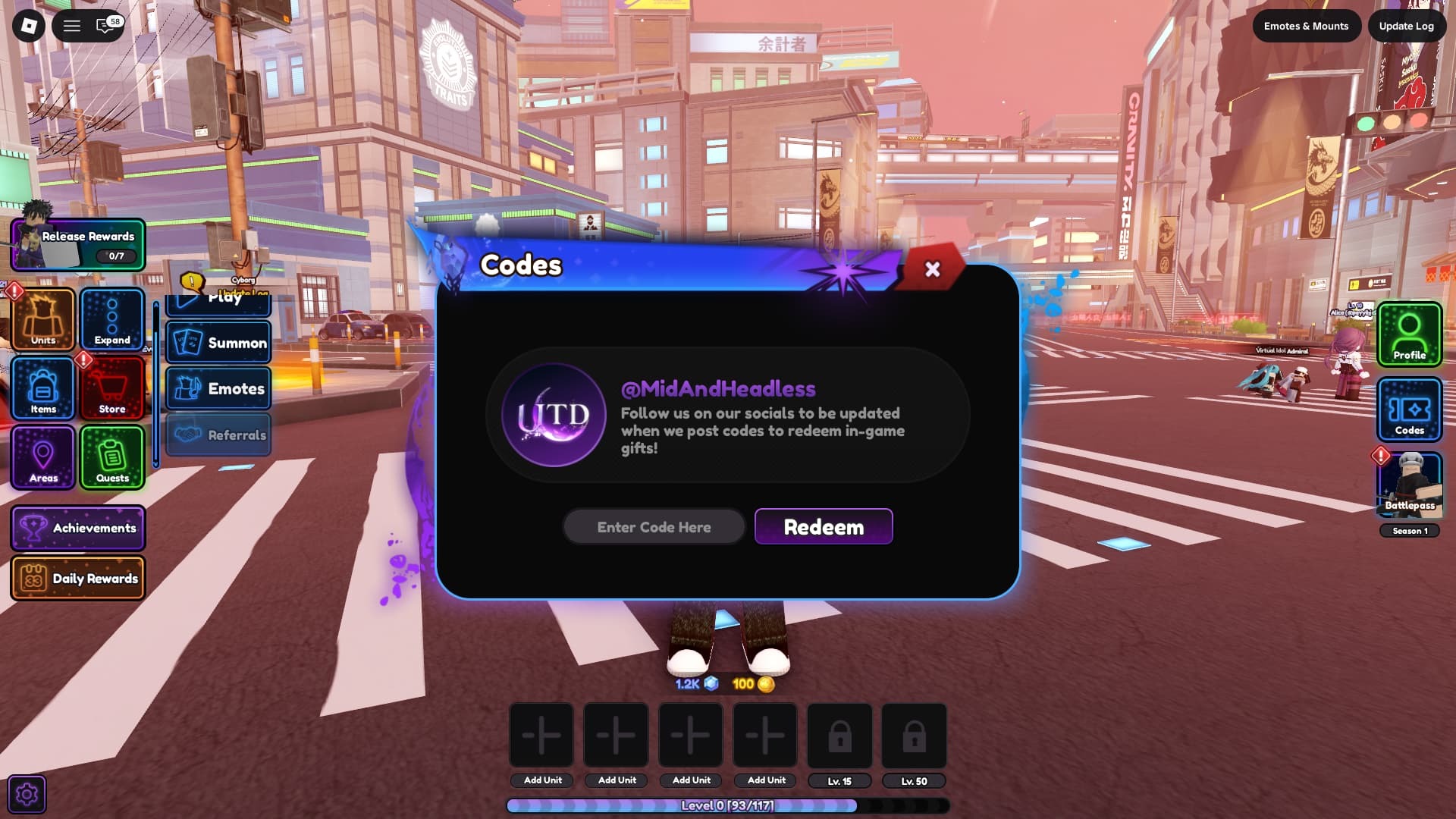Open the Emotes & Mounts page
The width and height of the screenshot is (1456, 819).
[1306, 26]
